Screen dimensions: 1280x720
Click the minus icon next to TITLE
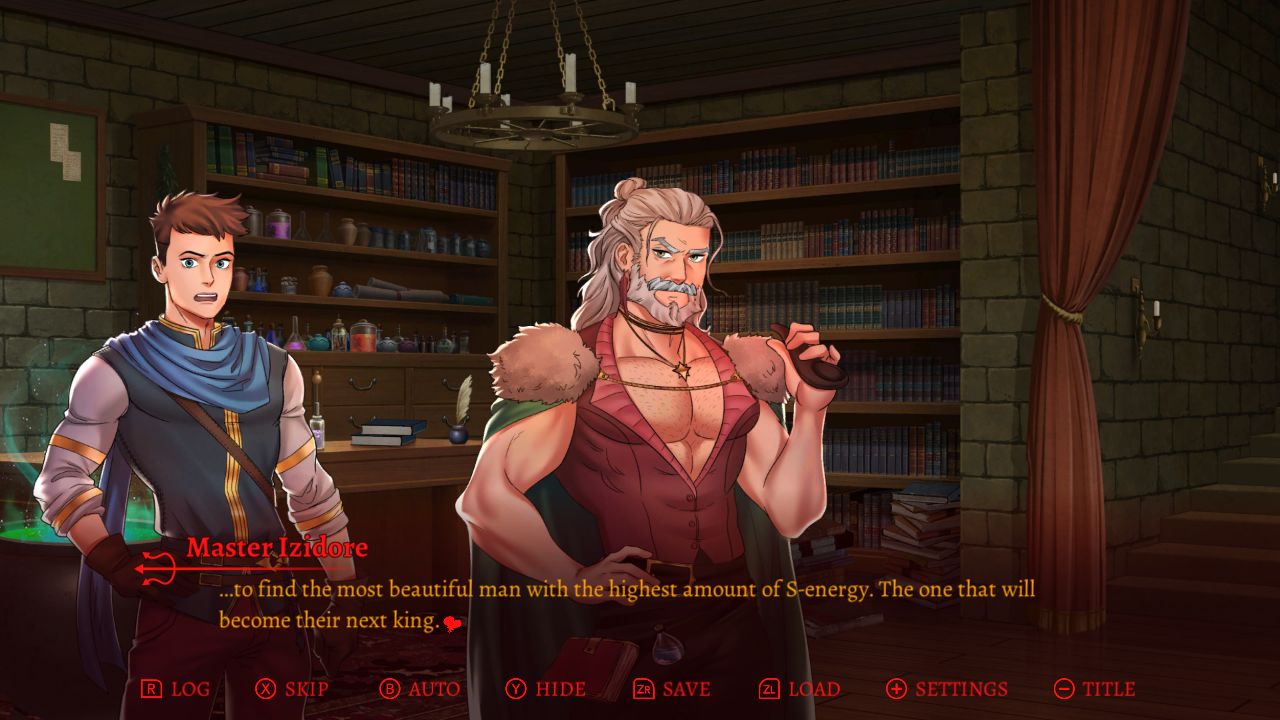coord(1065,689)
